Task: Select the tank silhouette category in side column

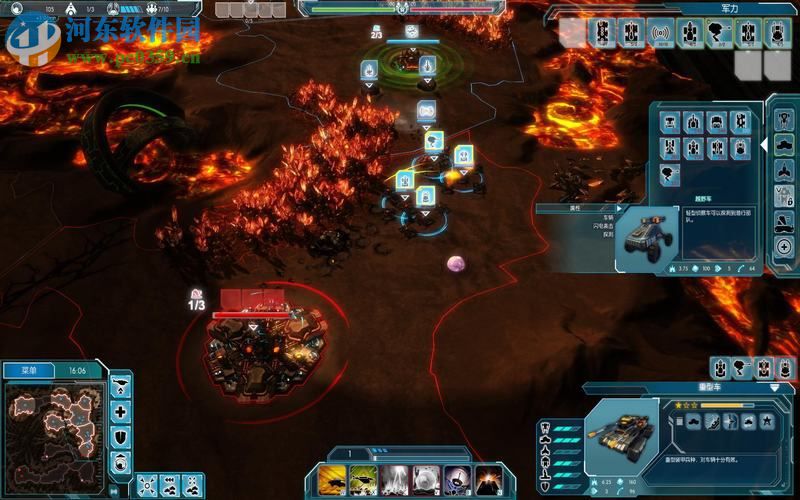Action: coord(784,144)
